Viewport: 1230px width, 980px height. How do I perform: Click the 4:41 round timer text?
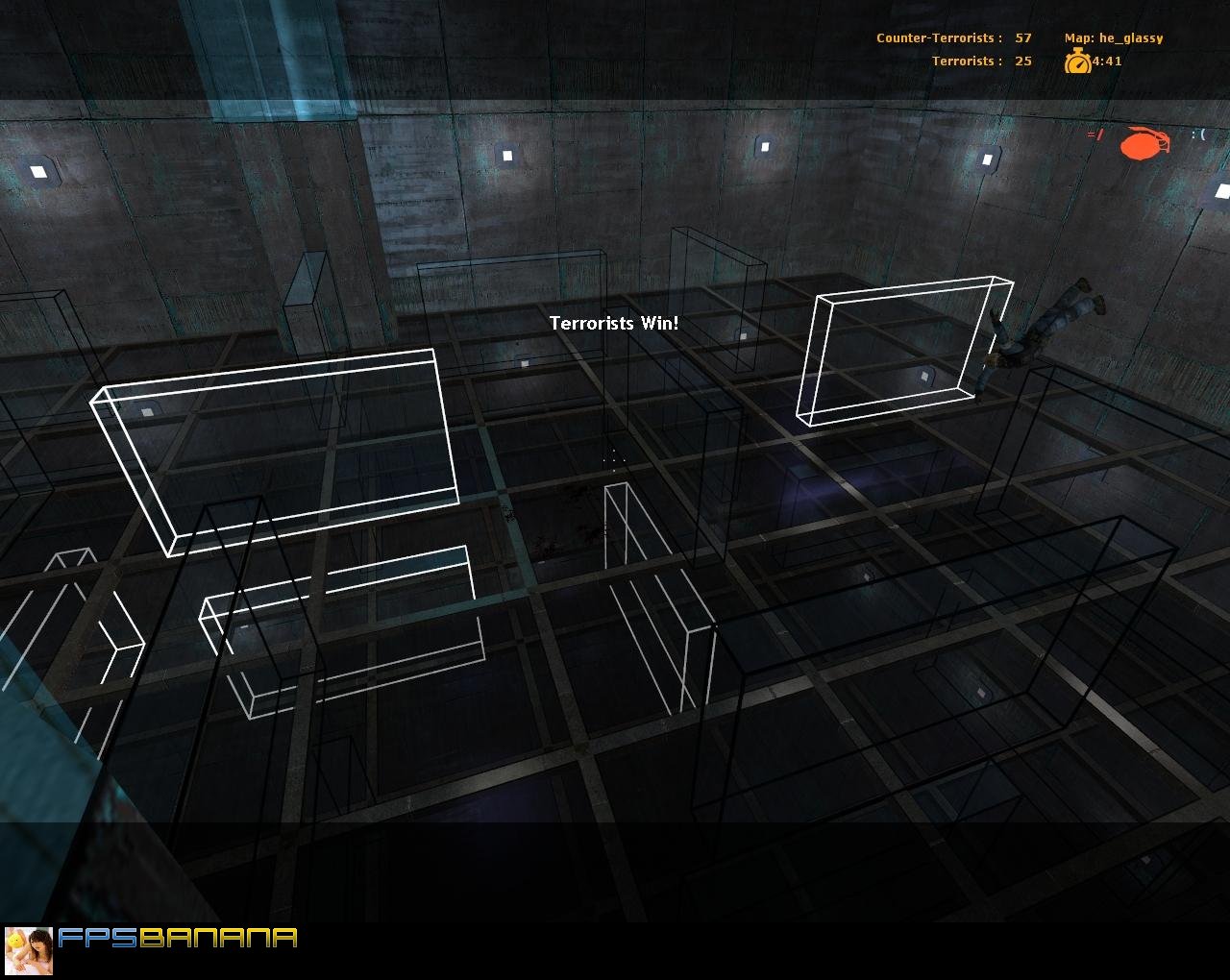[1105, 61]
